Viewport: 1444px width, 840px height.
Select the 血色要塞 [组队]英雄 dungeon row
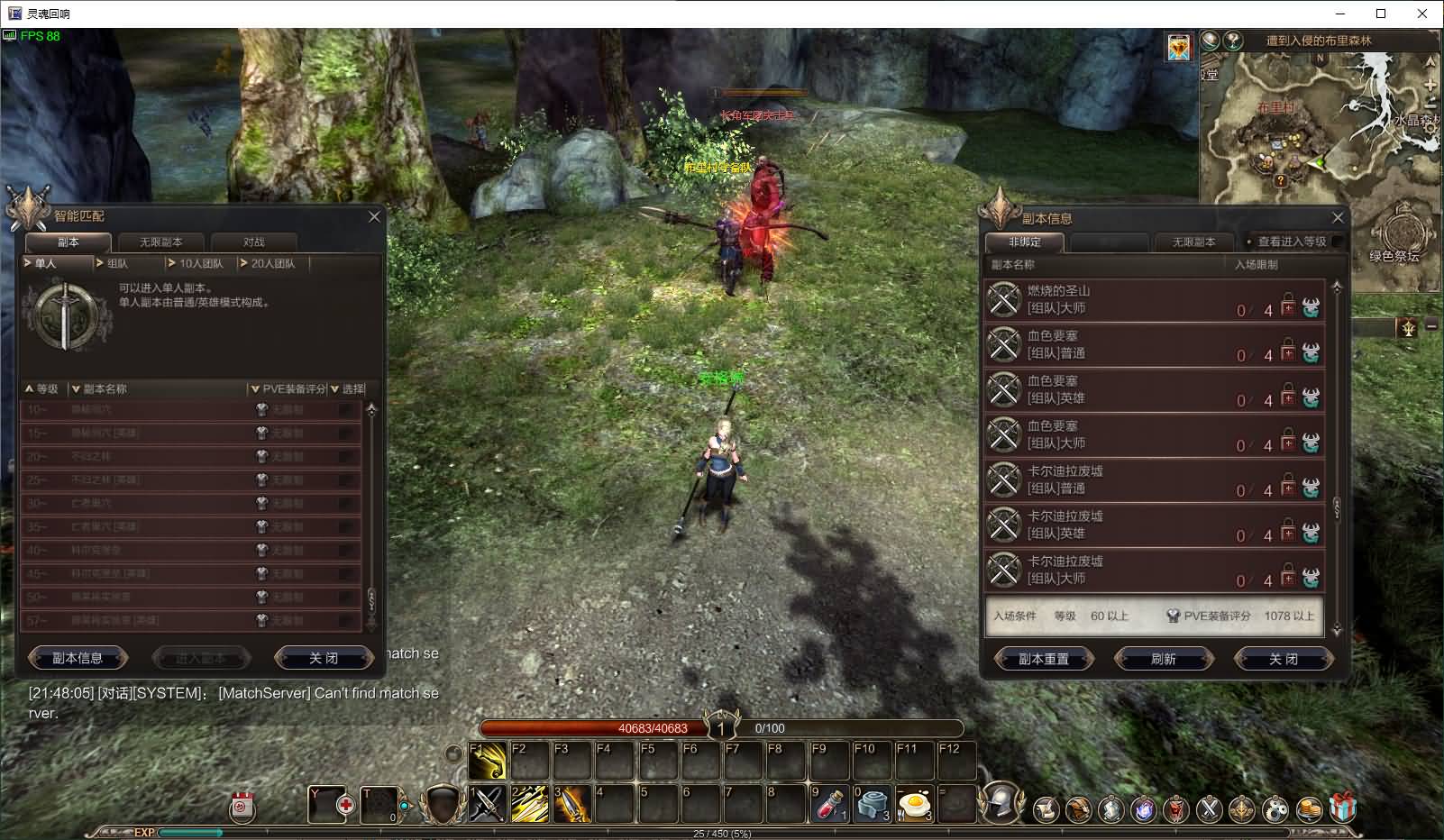pyautogui.click(x=1154, y=390)
